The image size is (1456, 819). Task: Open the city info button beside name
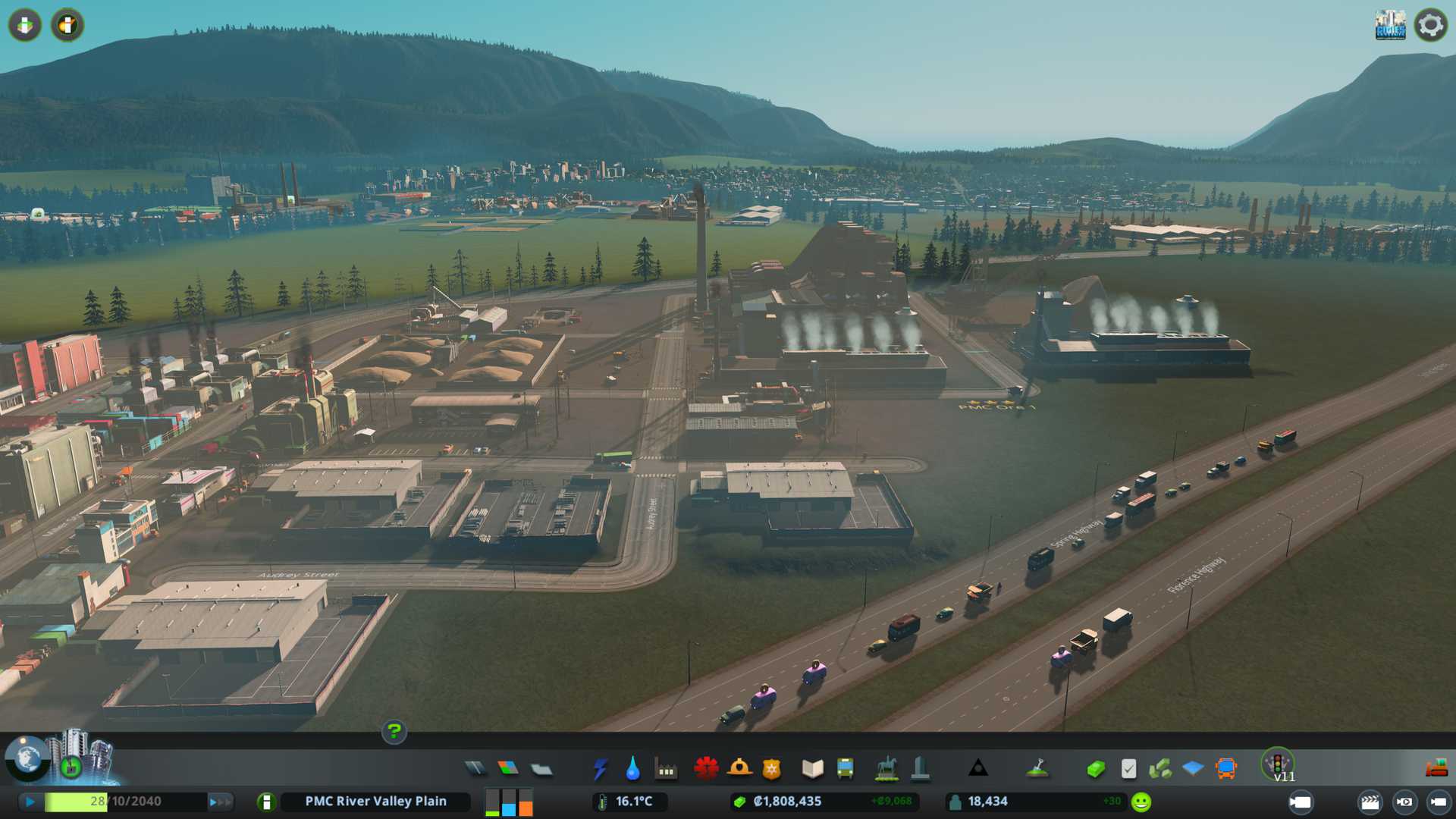pyautogui.click(x=266, y=802)
